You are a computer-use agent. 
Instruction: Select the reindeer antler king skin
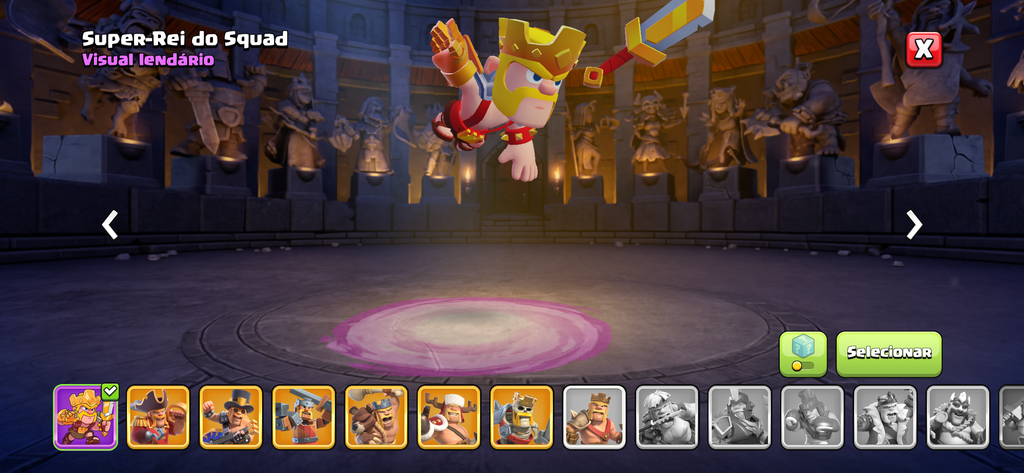(449, 417)
